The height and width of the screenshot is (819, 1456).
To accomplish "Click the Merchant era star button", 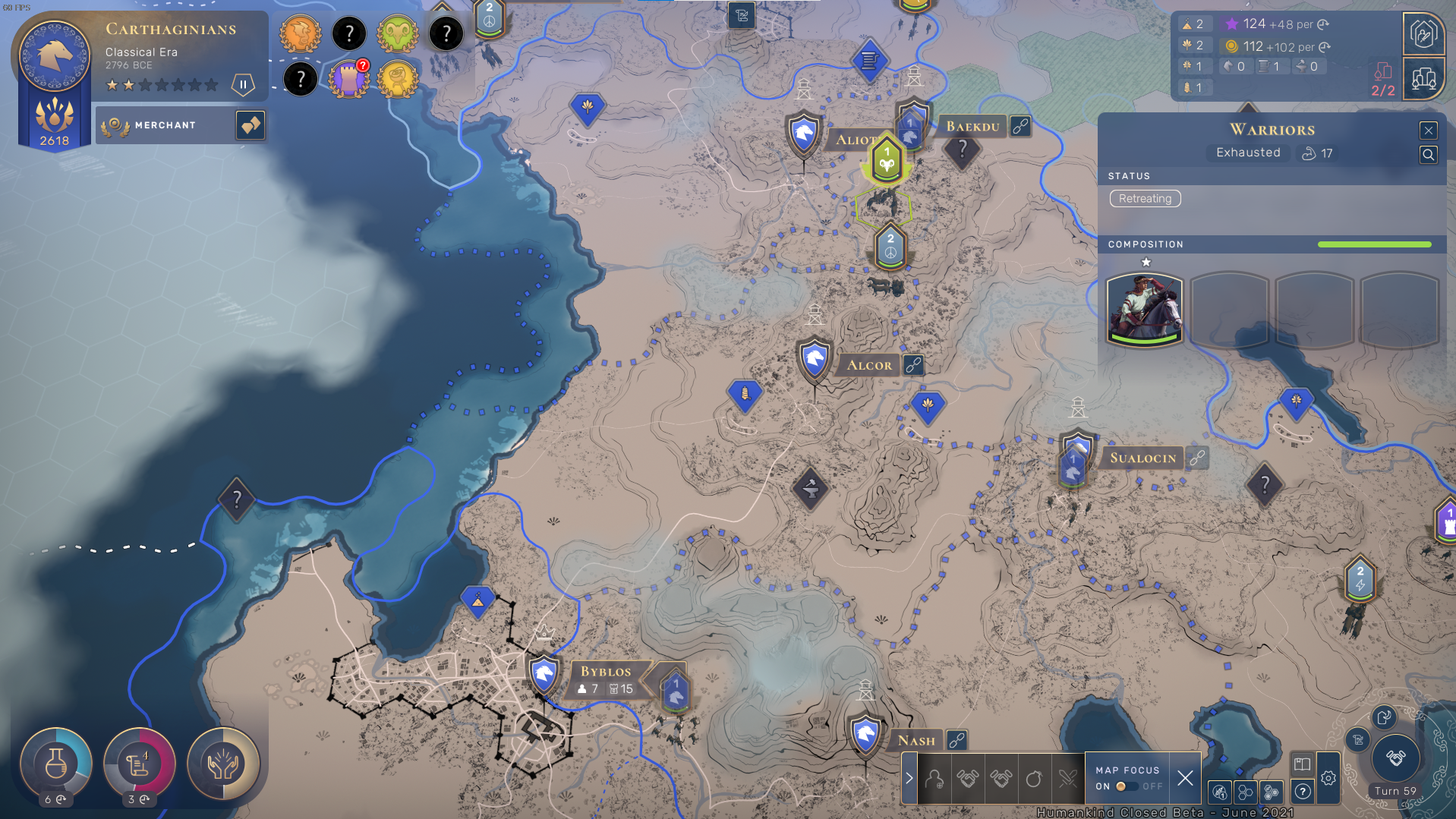I will click(x=250, y=125).
